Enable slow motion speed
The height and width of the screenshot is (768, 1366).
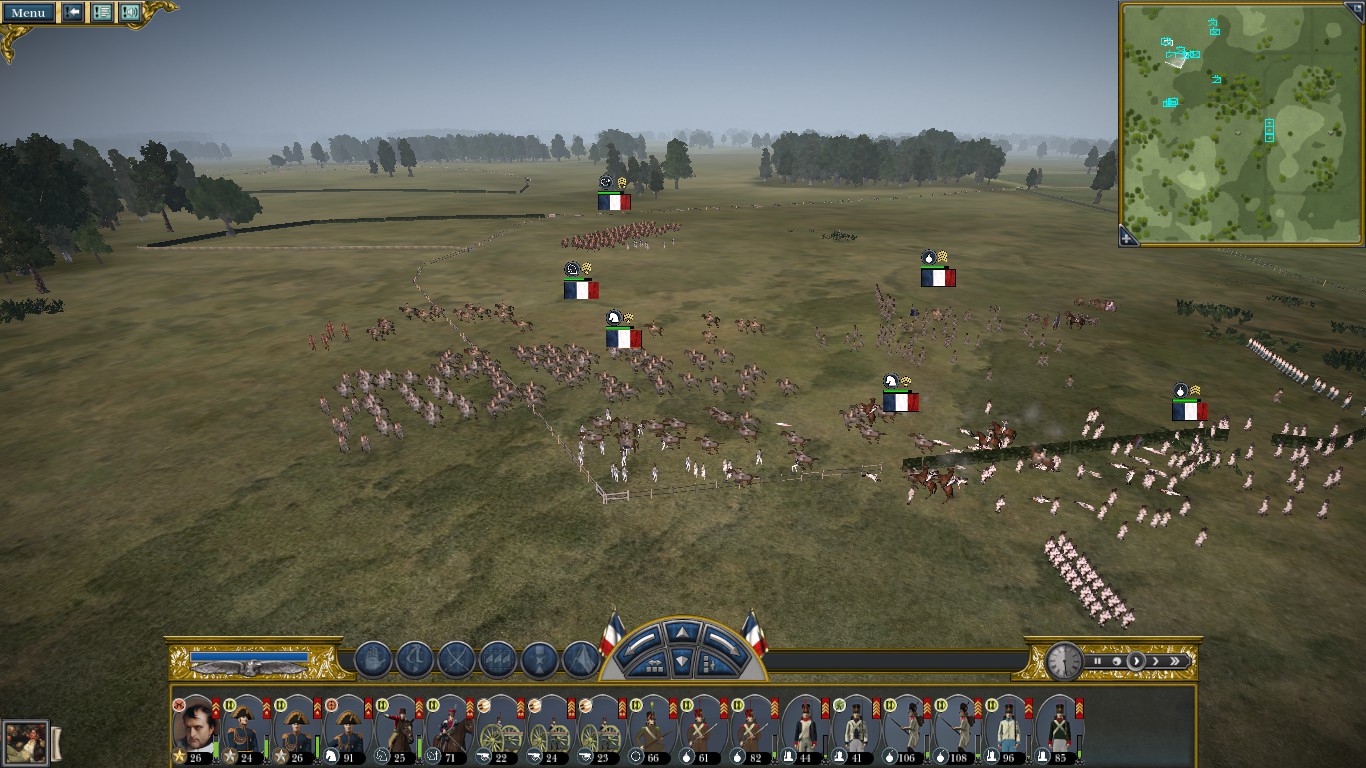(x=1116, y=661)
